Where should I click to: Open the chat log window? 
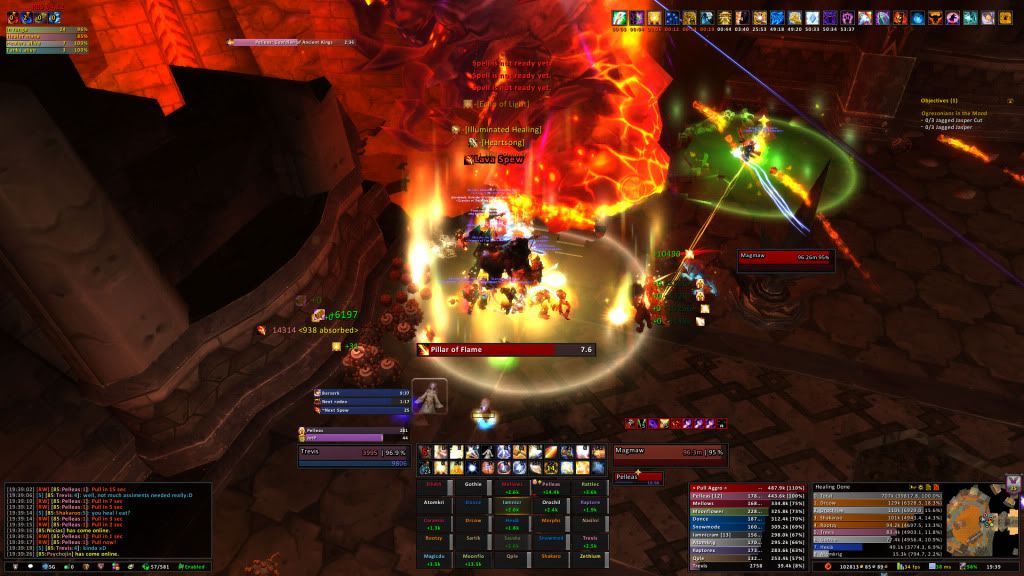(x=105, y=519)
